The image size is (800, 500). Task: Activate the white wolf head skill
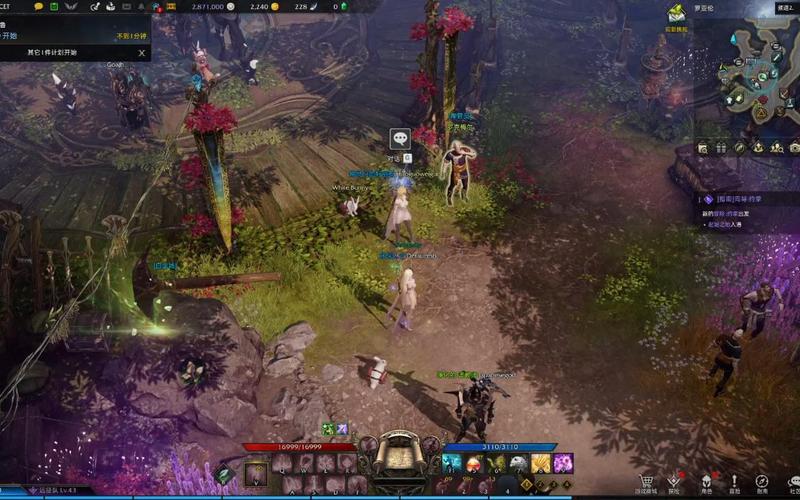(518, 463)
